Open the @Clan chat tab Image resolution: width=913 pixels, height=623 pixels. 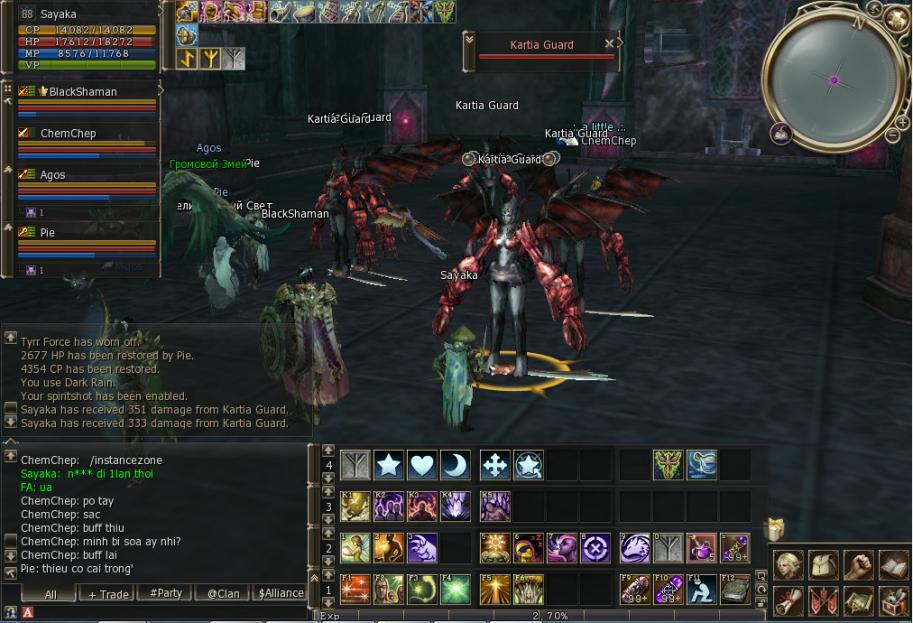click(x=222, y=593)
